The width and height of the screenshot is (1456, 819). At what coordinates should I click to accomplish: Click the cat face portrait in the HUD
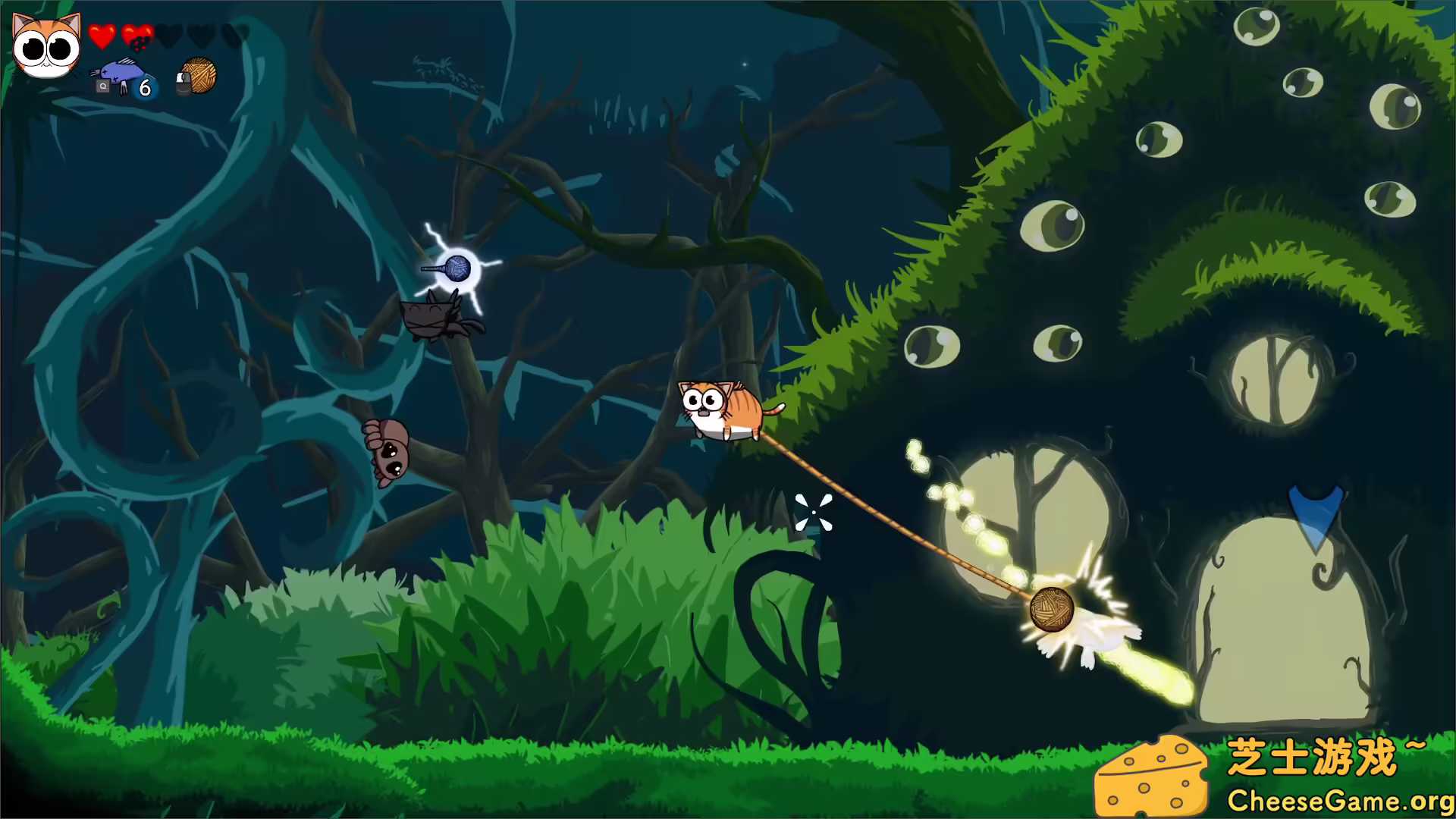44,47
